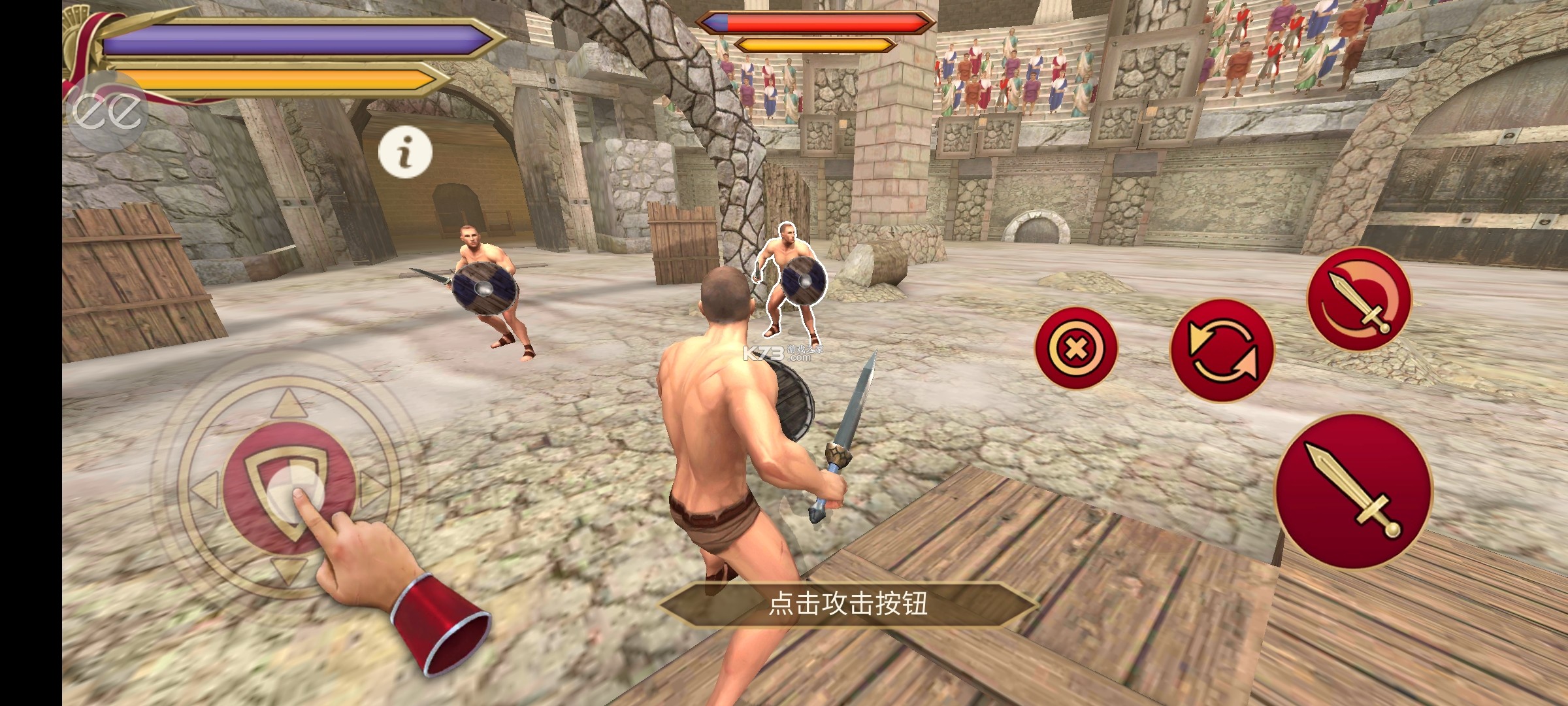Tap the large sword attack button
The height and width of the screenshot is (706, 1568).
pyautogui.click(x=1354, y=491)
